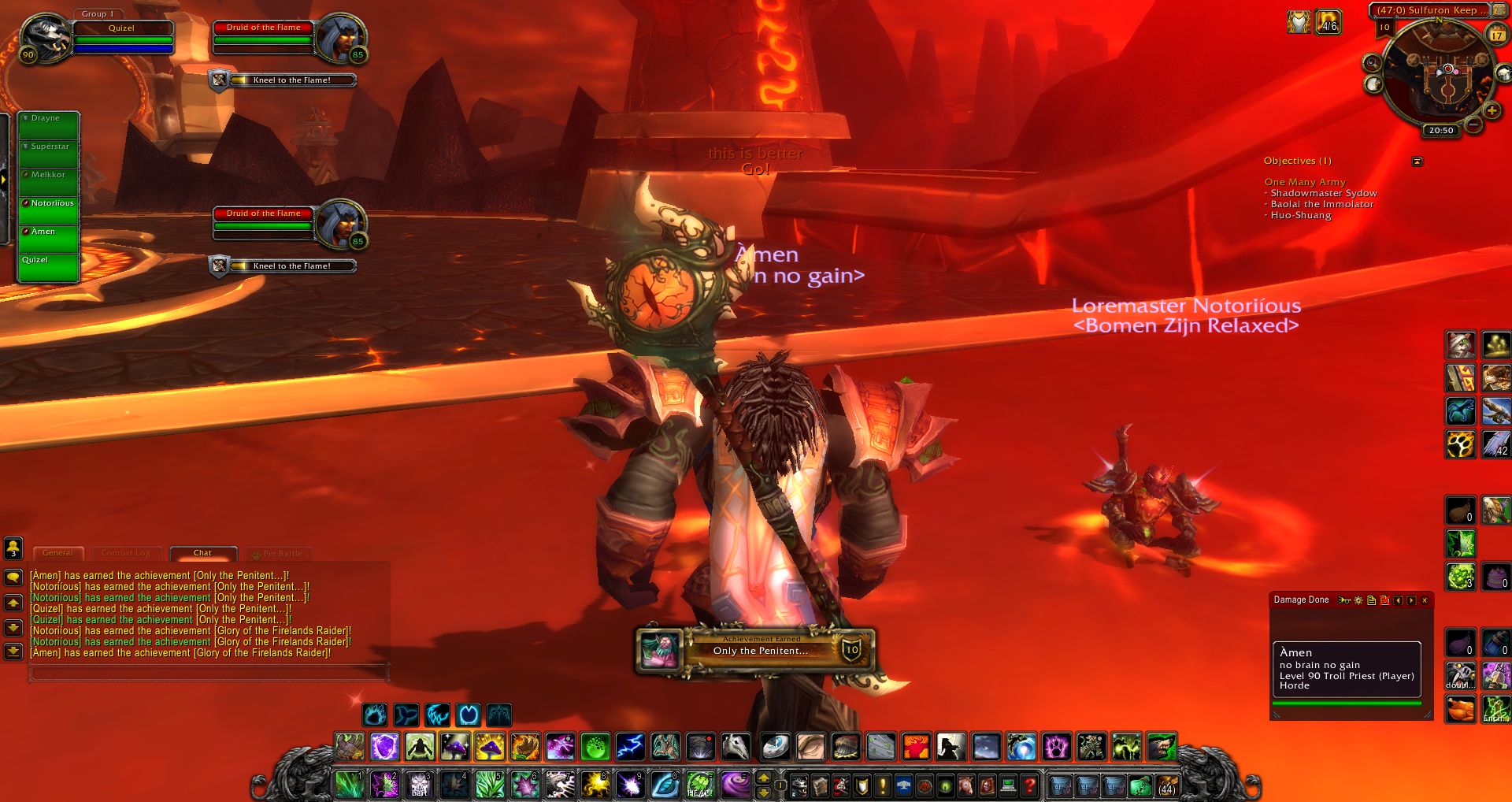The height and width of the screenshot is (802, 1512).
Task: Zoom out on the minimap
Action: point(1473,124)
